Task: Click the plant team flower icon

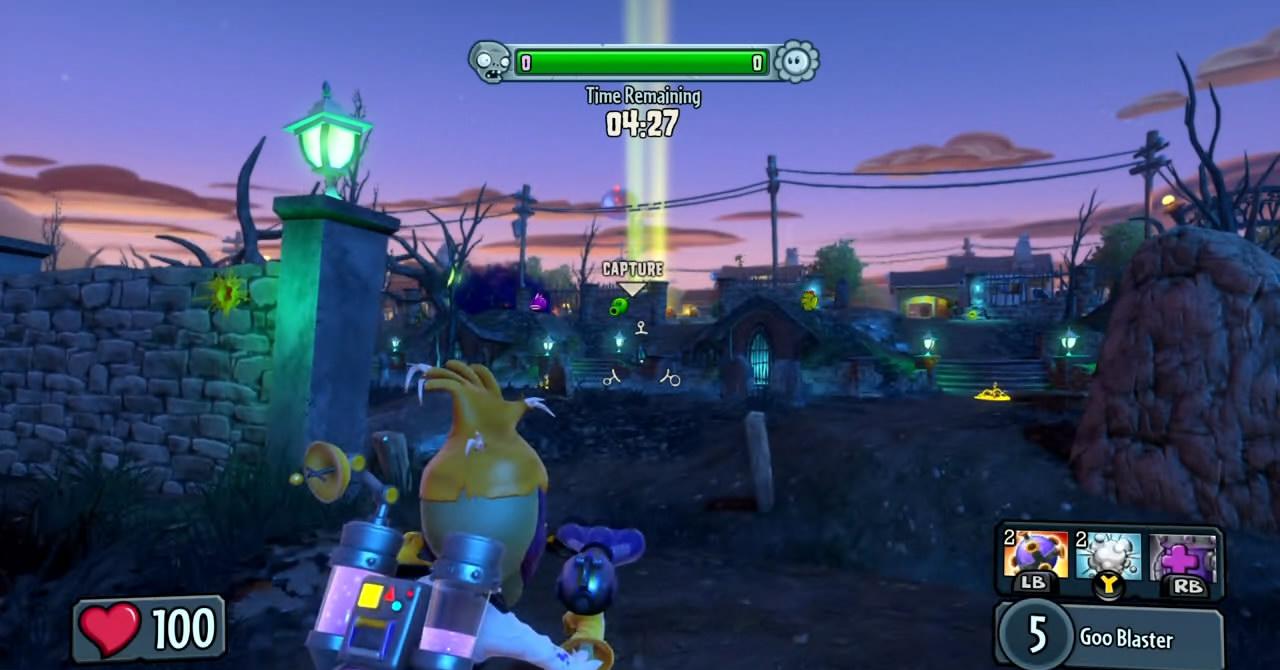Action: coord(797,62)
